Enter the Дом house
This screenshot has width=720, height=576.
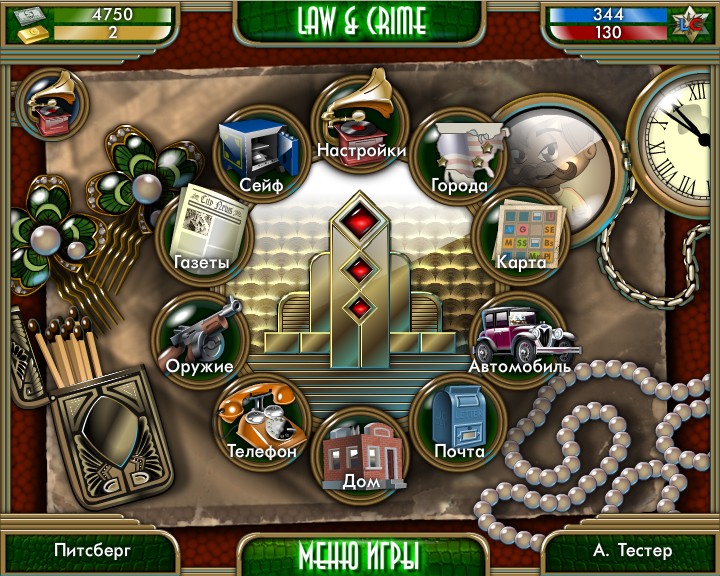click(360, 452)
